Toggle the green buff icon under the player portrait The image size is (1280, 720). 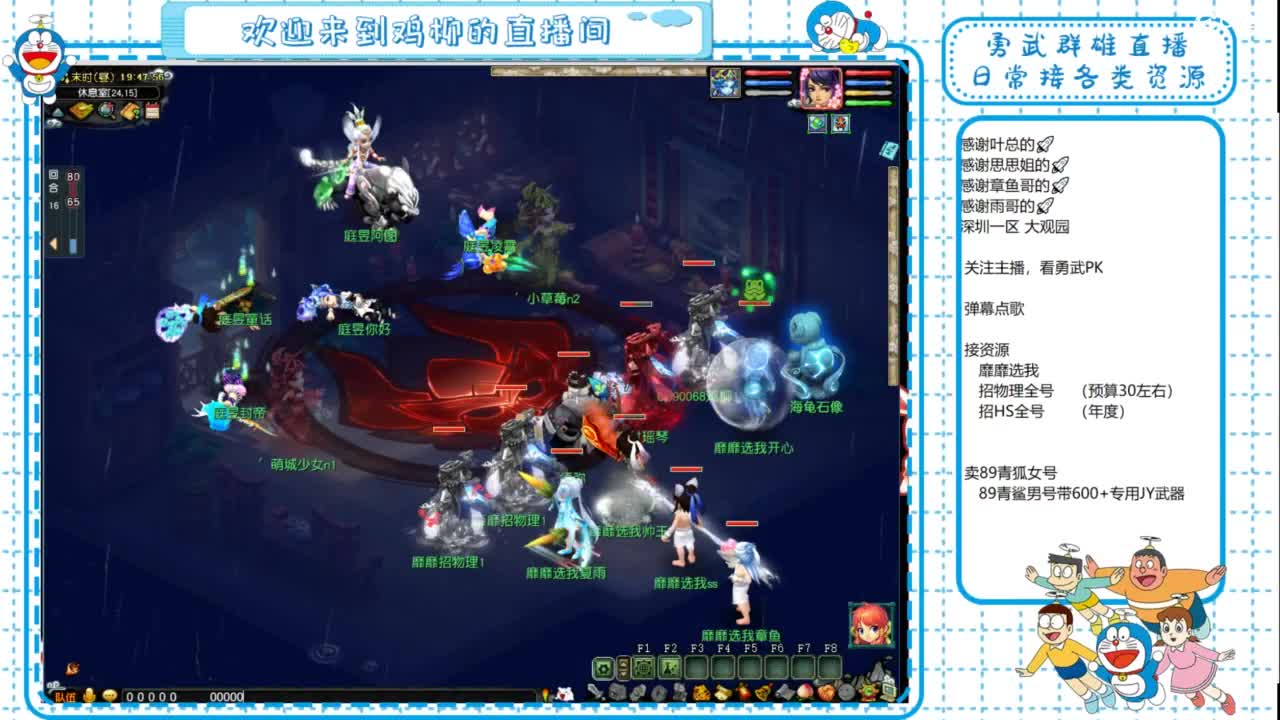click(x=817, y=124)
